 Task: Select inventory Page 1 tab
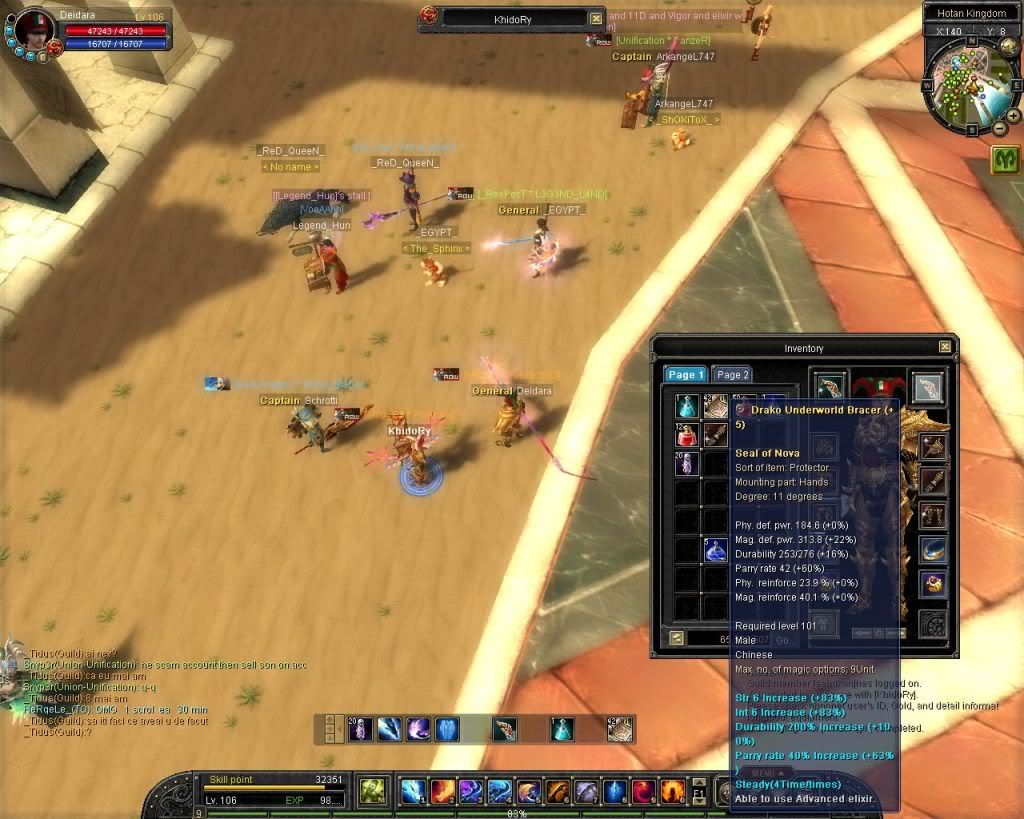point(686,375)
